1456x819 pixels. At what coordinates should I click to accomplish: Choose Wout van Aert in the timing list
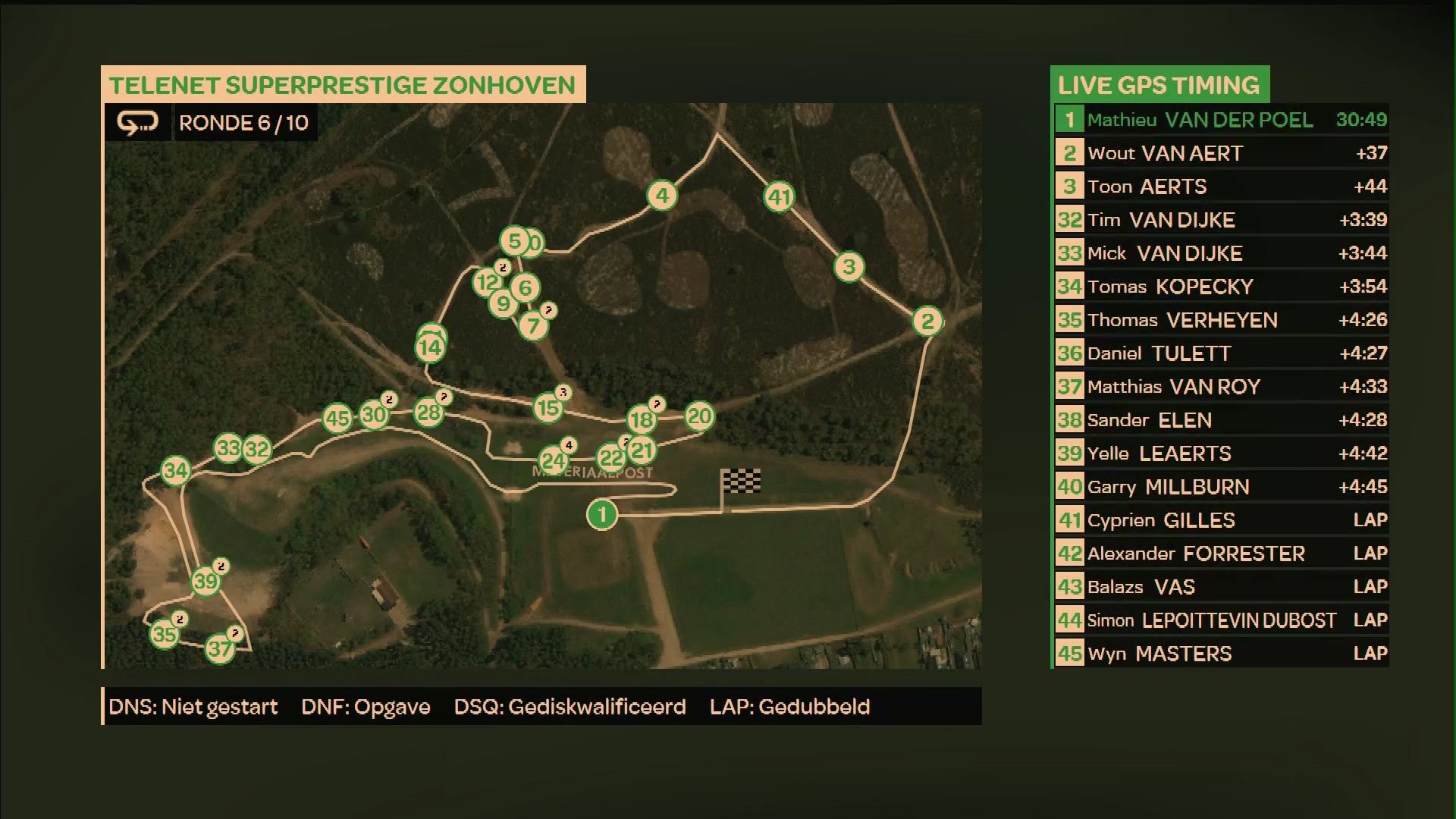pyautogui.click(x=1221, y=153)
